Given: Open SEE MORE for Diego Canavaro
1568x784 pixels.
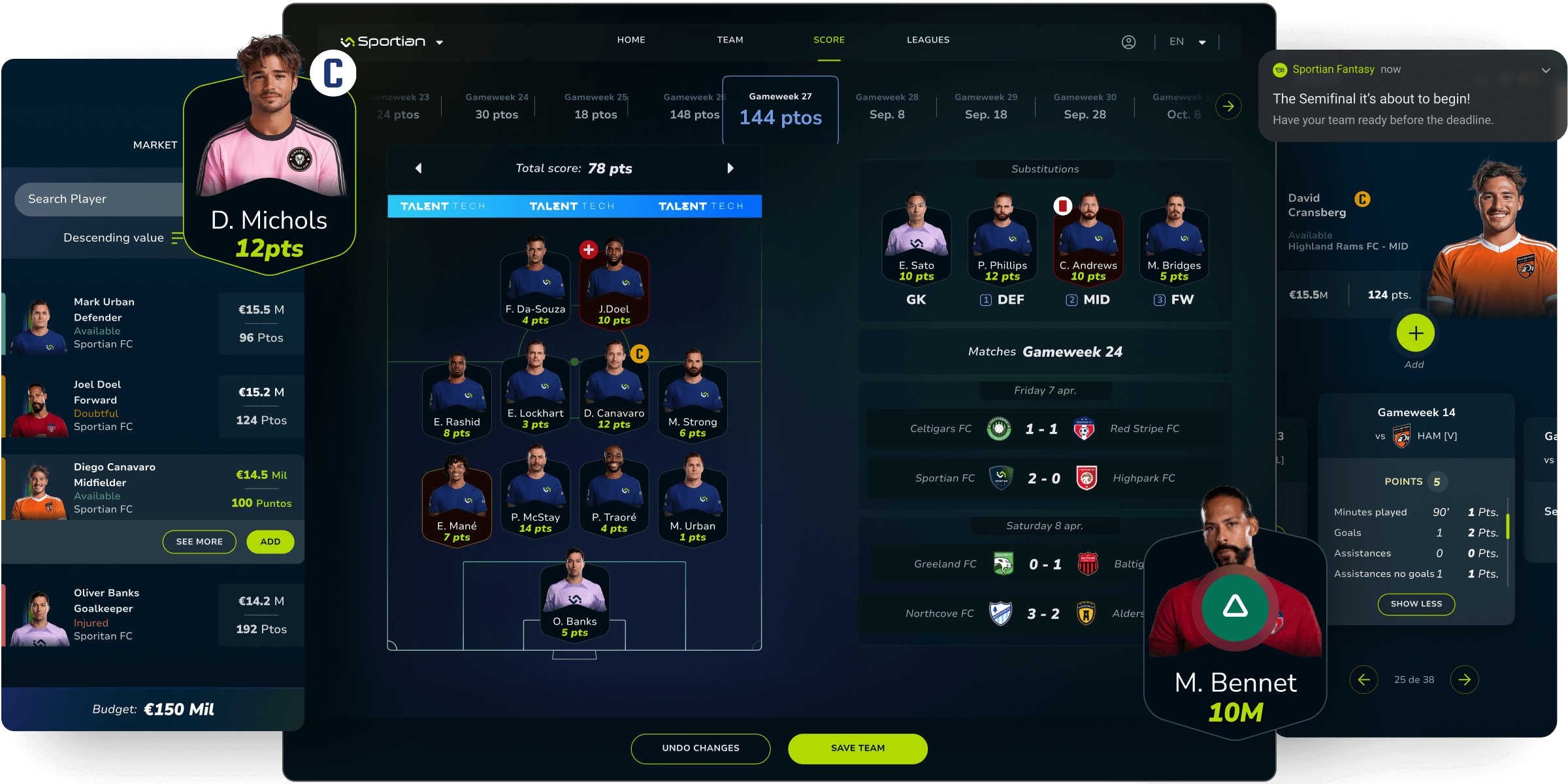Looking at the screenshot, I should click(x=199, y=542).
